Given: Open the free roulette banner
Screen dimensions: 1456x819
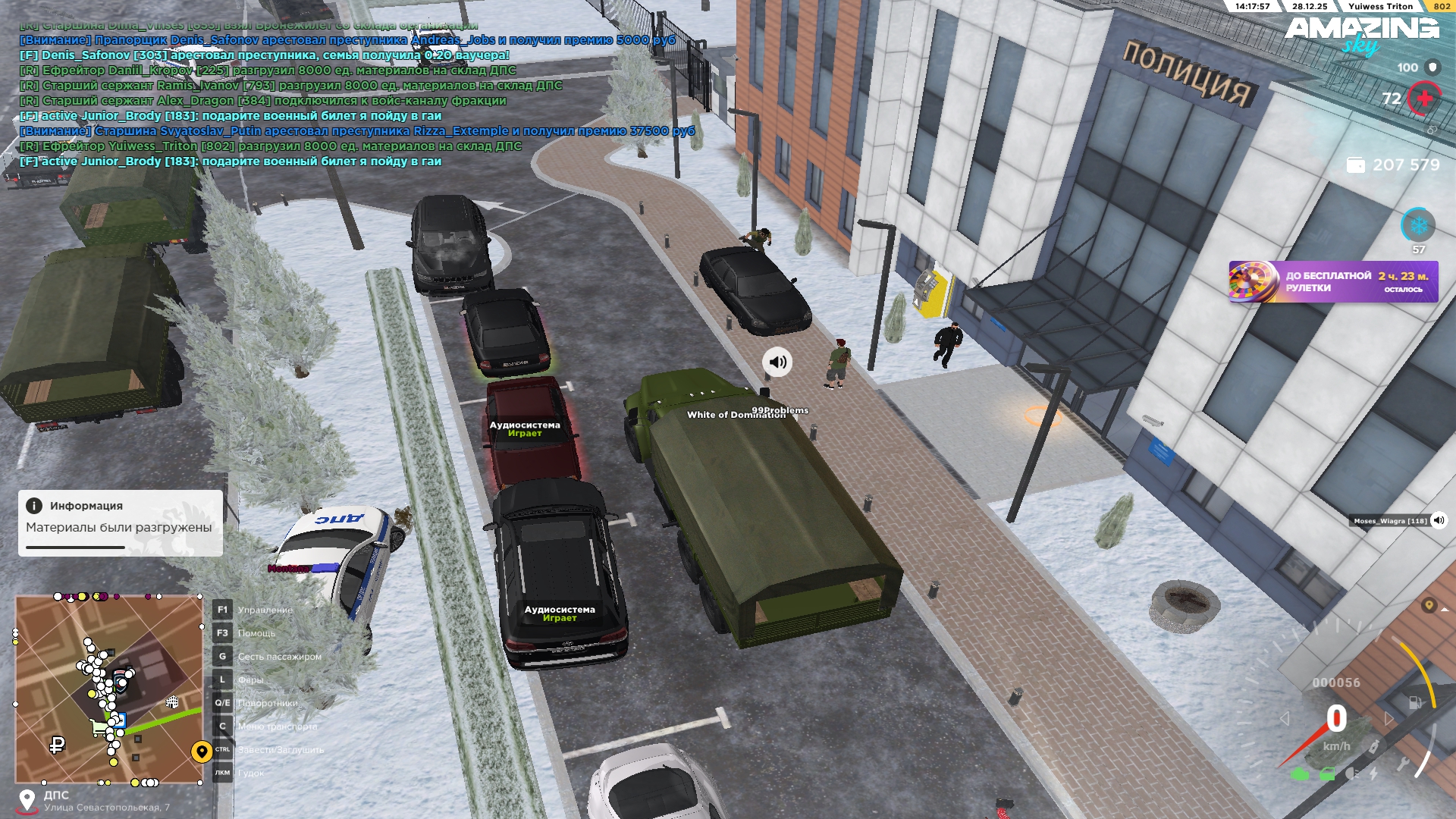Looking at the screenshot, I should tap(1333, 282).
